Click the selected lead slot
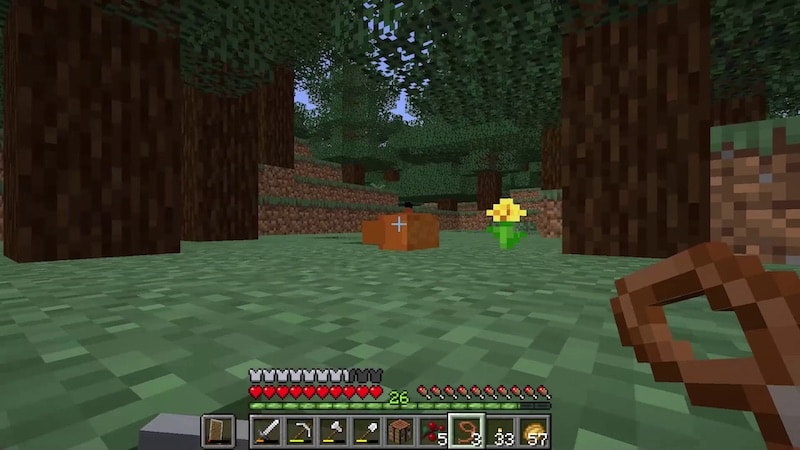 (466, 432)
